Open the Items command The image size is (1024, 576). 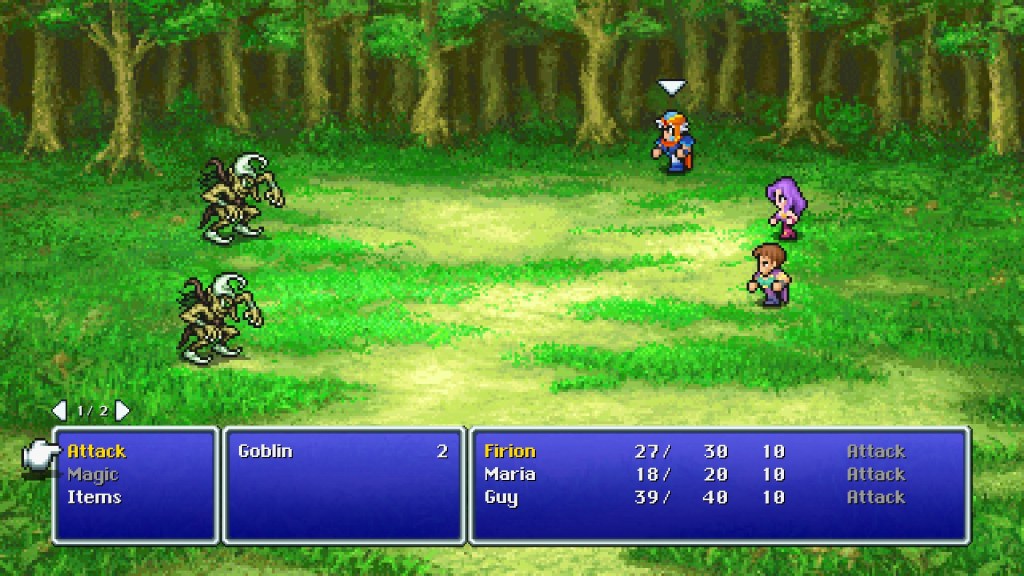click(94, 498)
